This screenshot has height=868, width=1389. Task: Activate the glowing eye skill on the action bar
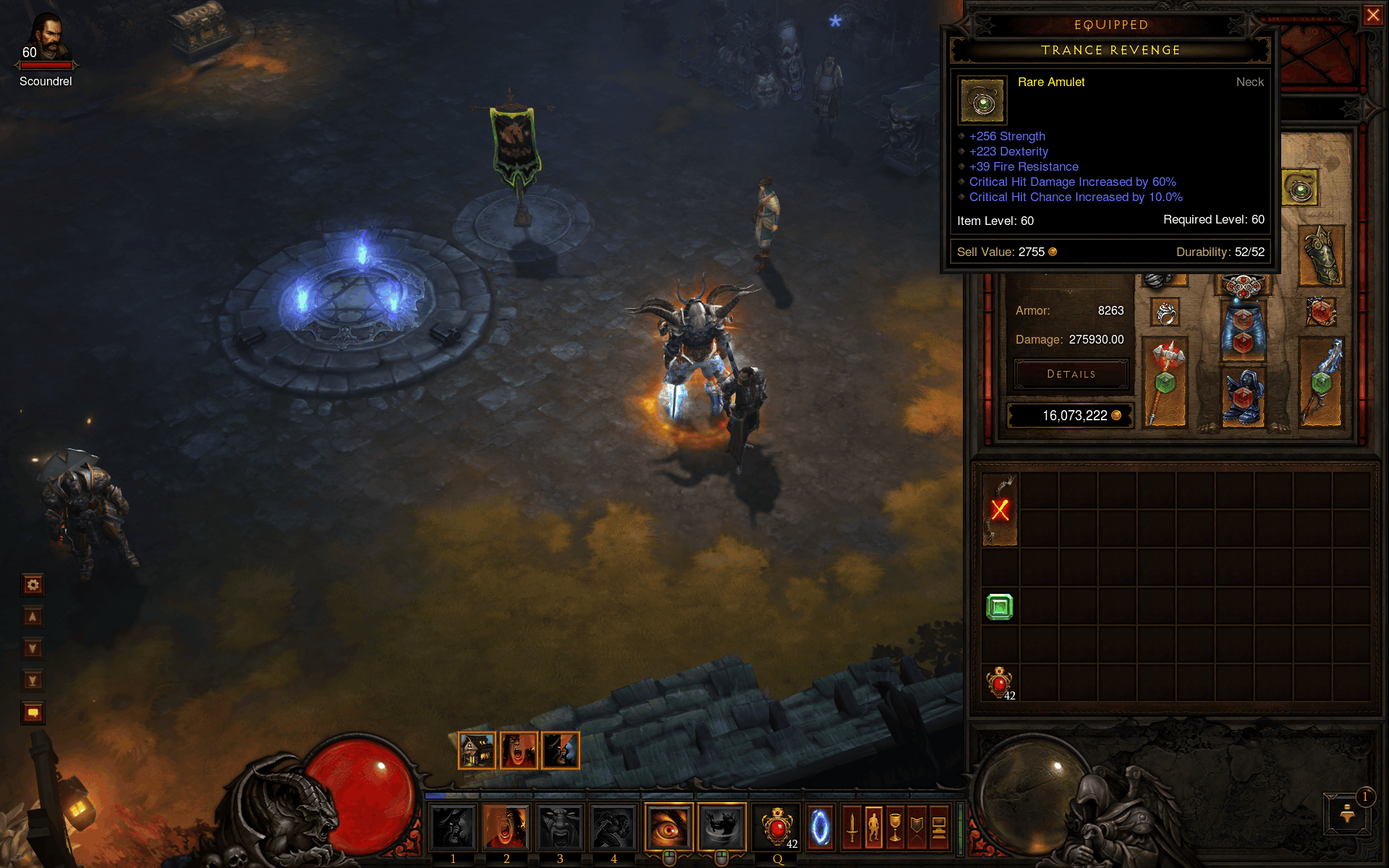[668, 826]
